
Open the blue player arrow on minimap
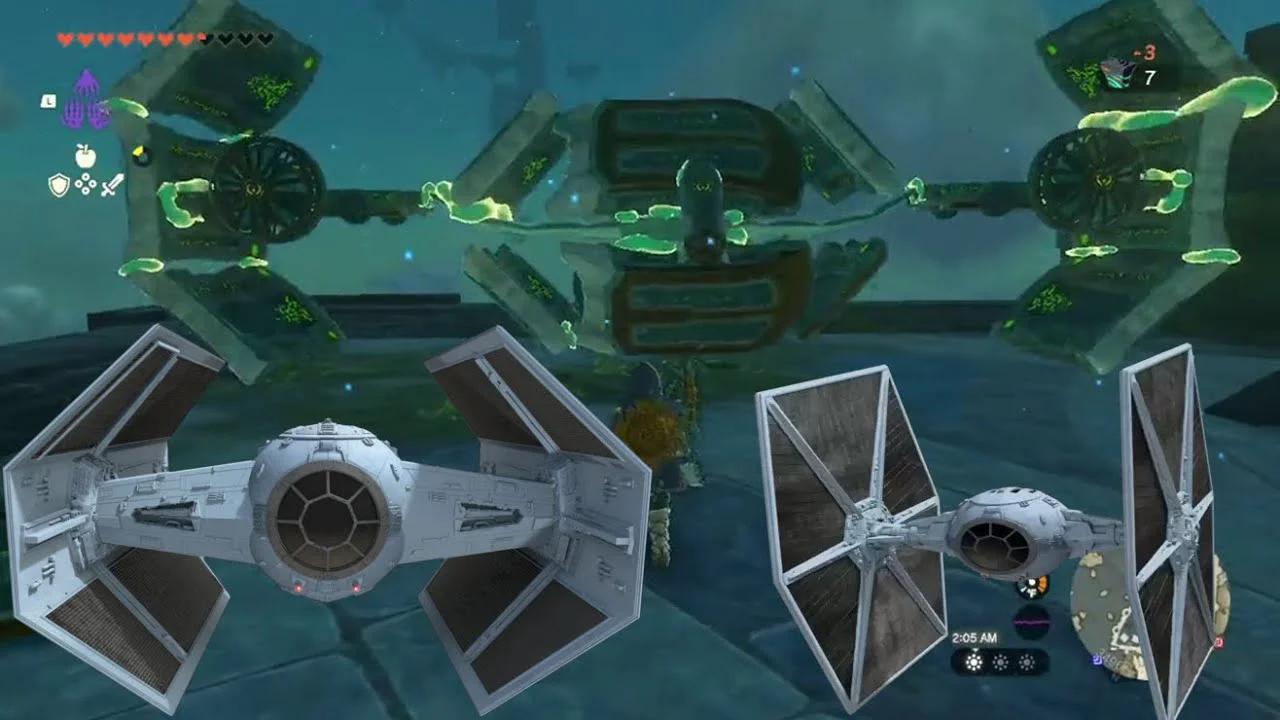point(1097,661)
